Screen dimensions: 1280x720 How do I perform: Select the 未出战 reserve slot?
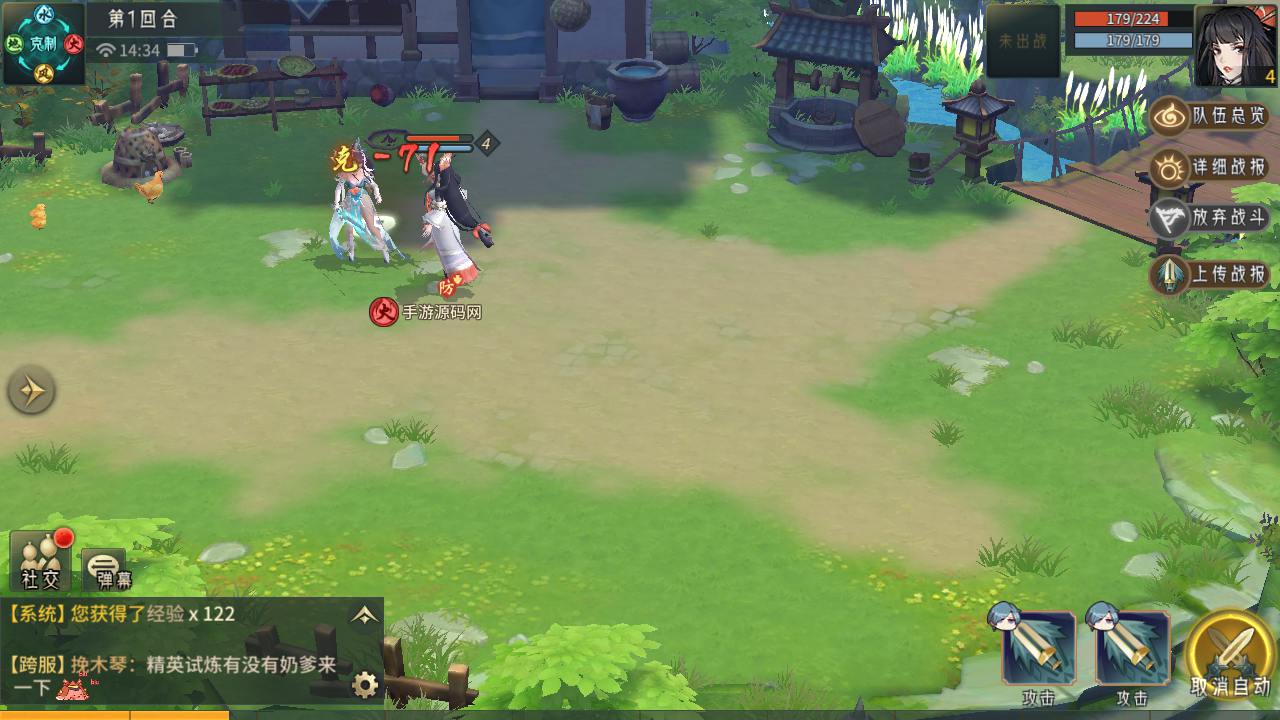(1023, 42)
